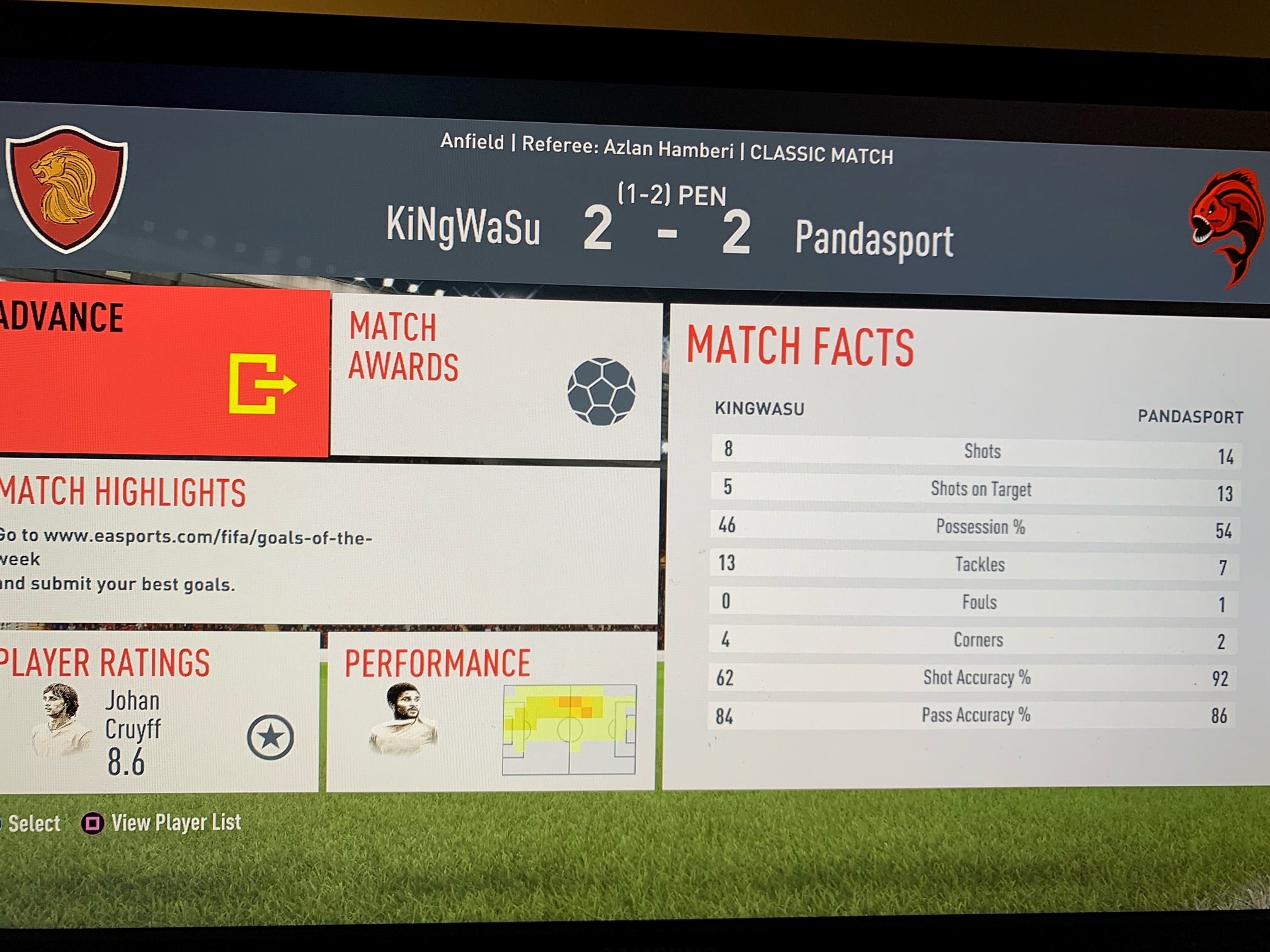The height and width of the screenshot is (952, 1270).
Task: Open Player Ratings with Johan Cruyff
Action: tap(157, 711)
